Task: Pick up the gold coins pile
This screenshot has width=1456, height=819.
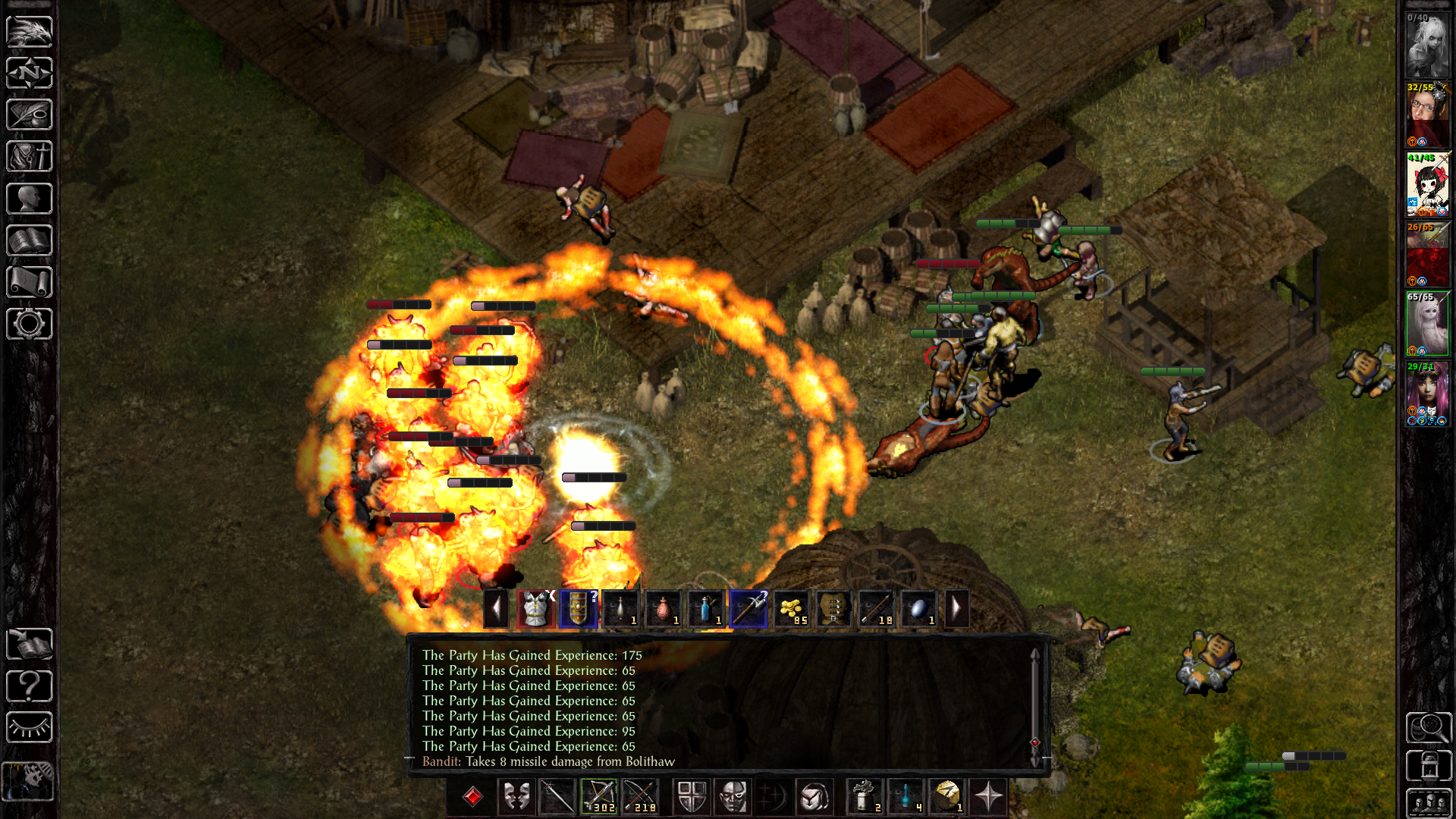Action: [x=791, y=609]
